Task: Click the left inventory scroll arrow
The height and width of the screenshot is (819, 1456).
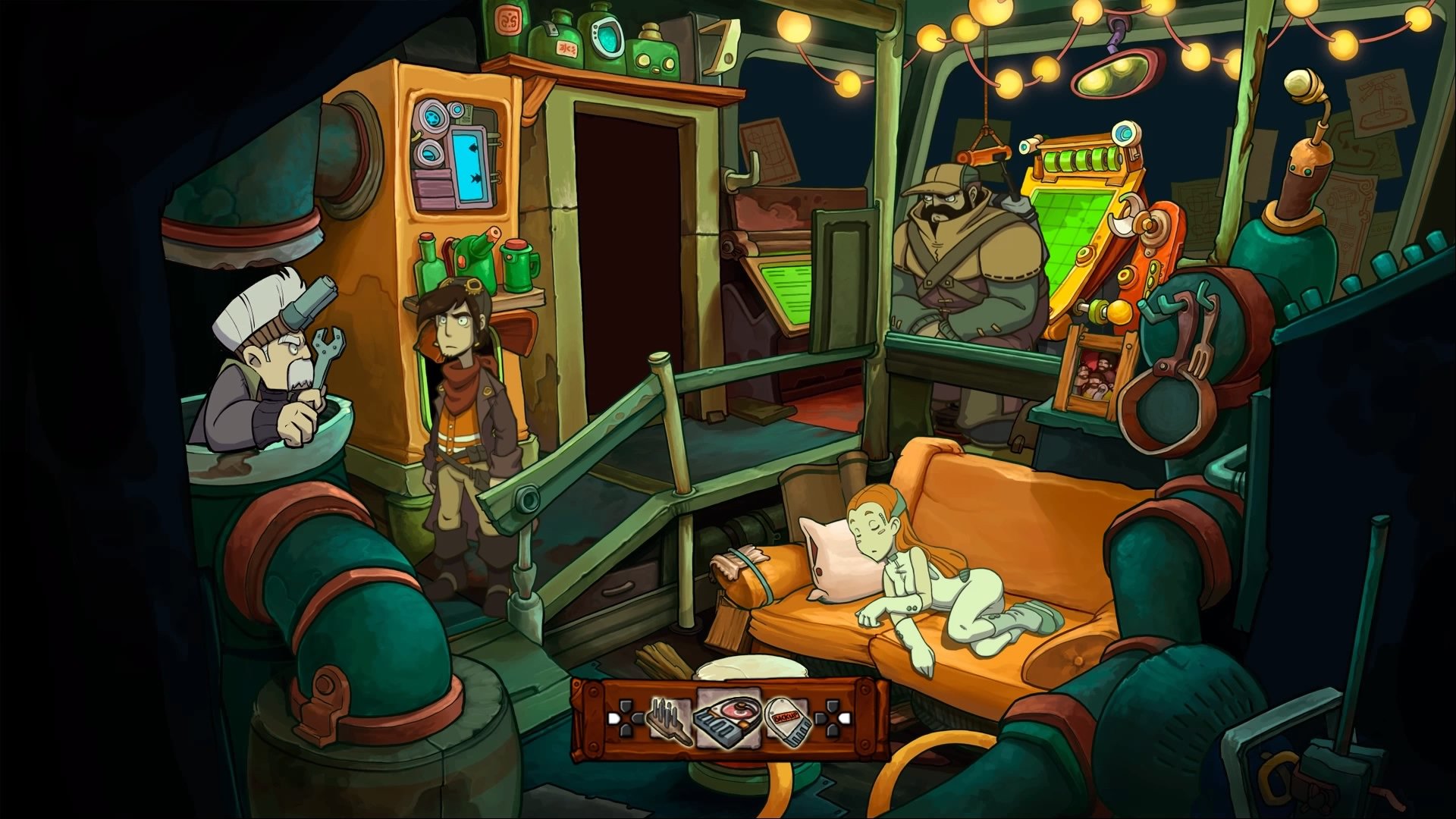Action: tap(613, 717)
